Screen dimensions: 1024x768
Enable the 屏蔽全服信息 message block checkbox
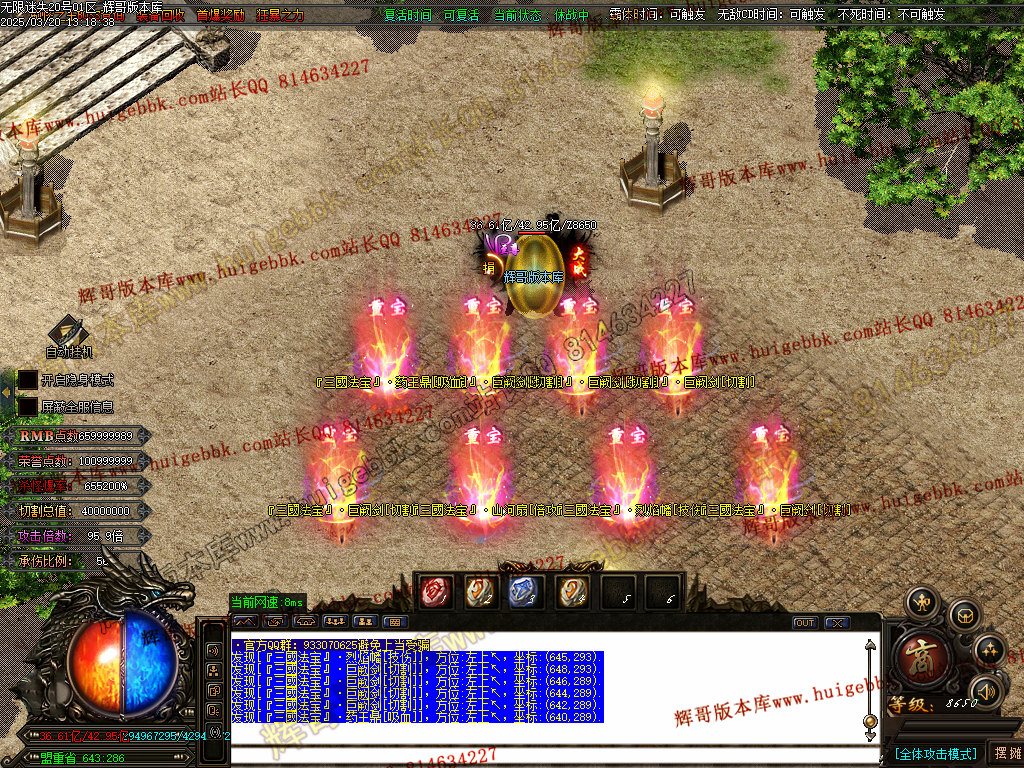click(x=27, y=407)
